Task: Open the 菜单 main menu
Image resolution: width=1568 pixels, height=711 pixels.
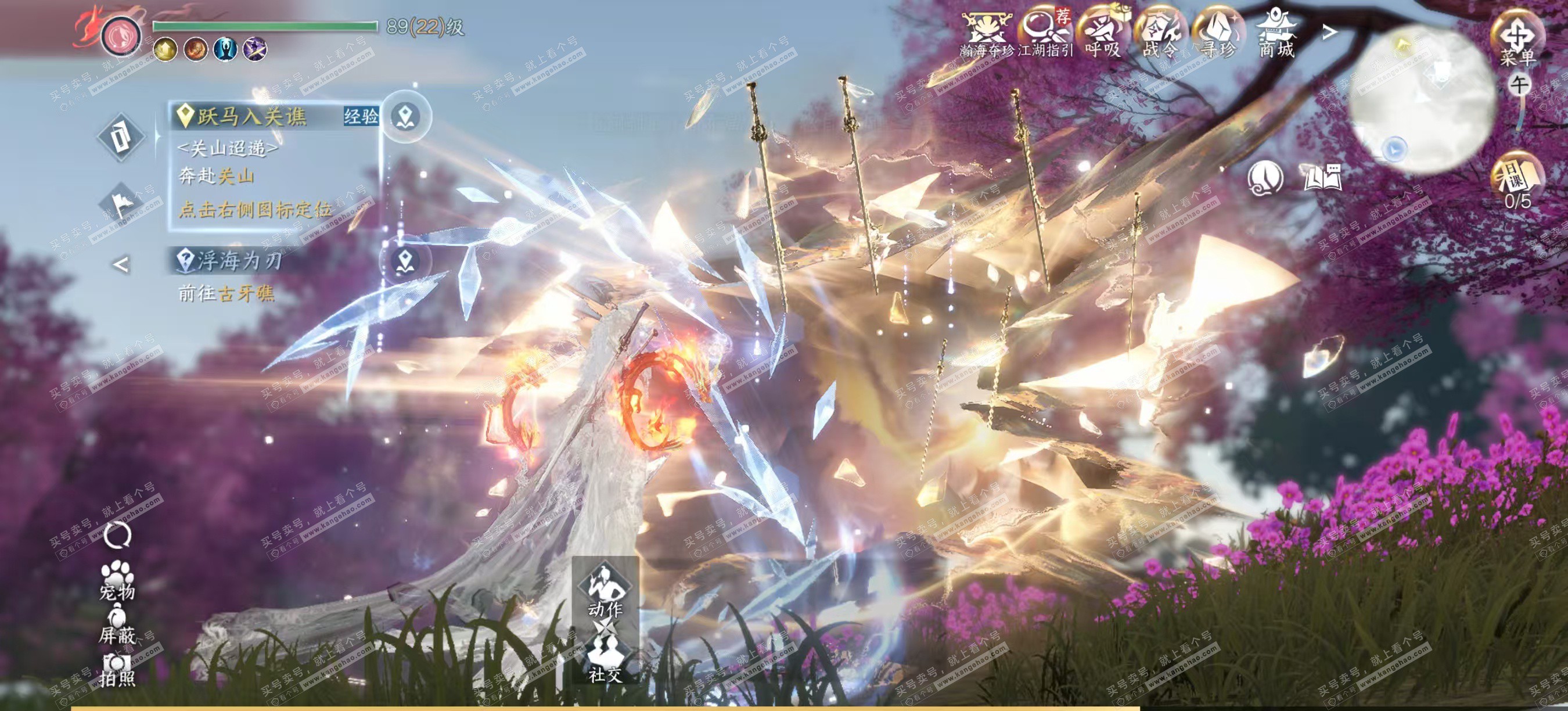Action: click(1517, 38)
